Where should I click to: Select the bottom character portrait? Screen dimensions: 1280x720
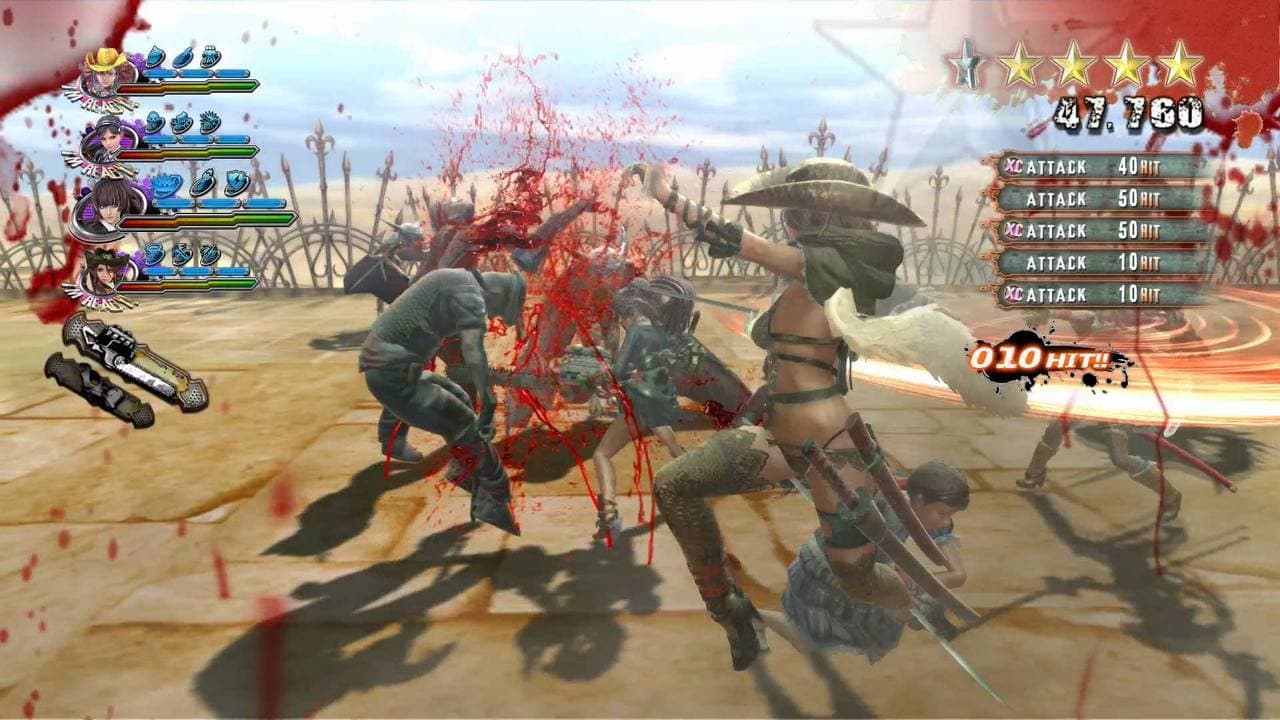(x=102, y=272)
